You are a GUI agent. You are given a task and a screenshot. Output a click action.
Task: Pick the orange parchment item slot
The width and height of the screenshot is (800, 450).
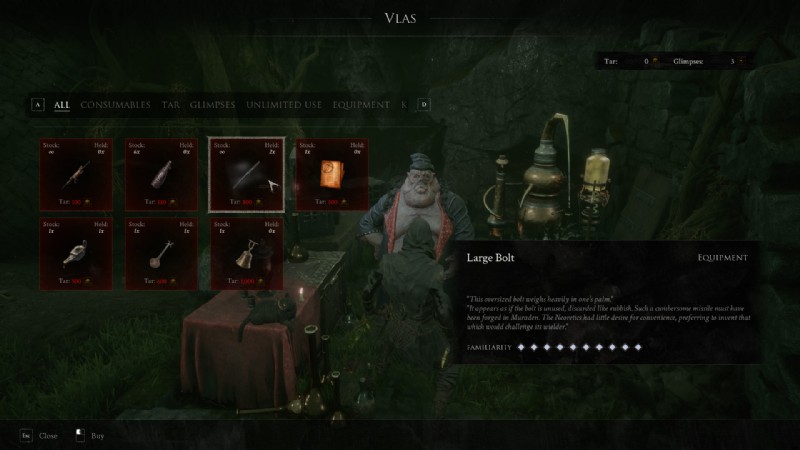332,175
